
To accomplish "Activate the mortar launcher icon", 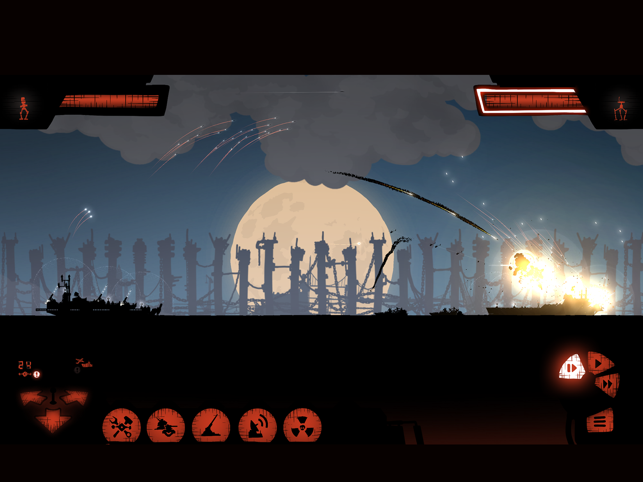I will [211, 427].
